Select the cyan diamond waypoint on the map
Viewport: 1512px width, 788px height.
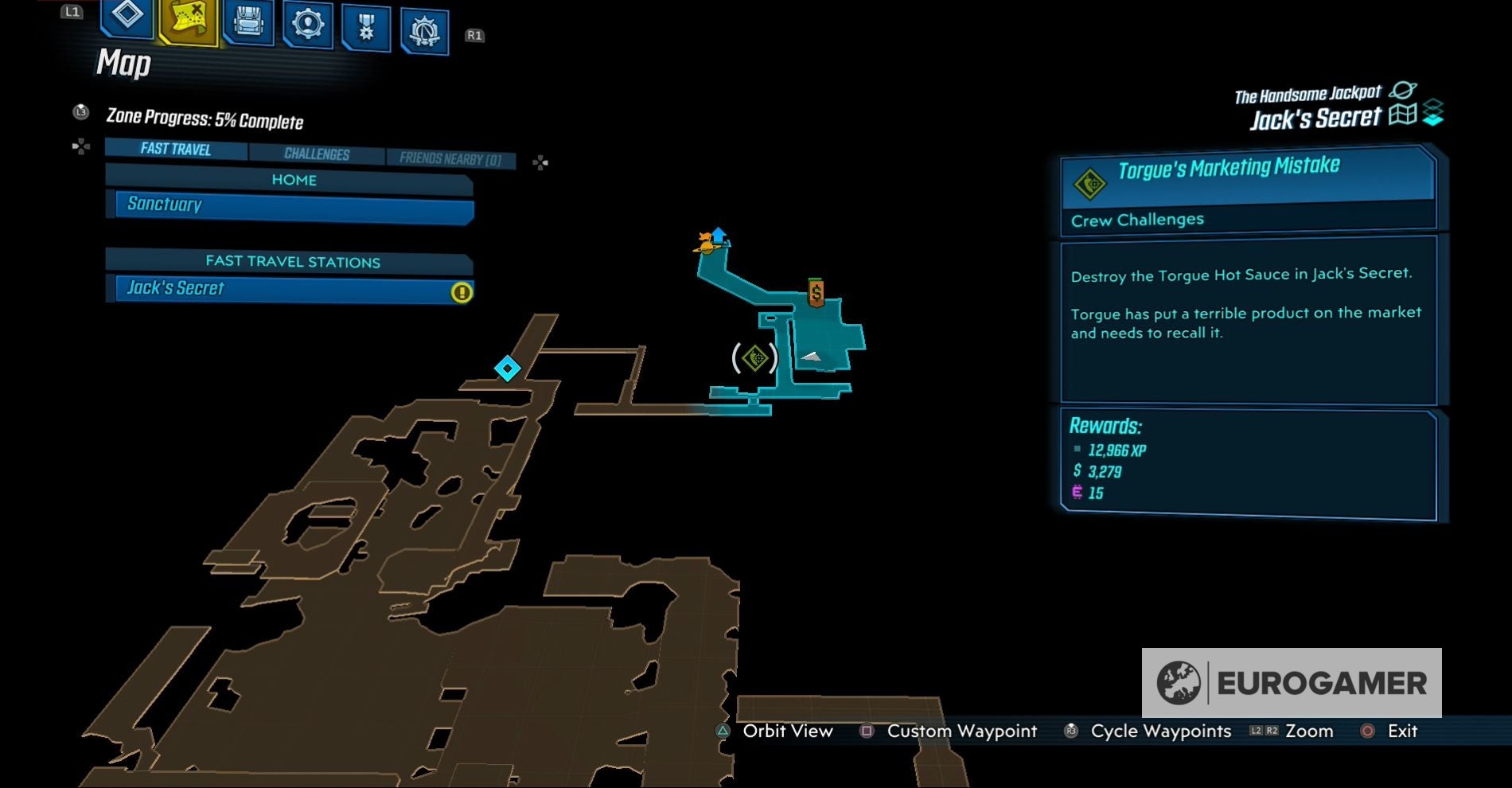coord(507,368)
